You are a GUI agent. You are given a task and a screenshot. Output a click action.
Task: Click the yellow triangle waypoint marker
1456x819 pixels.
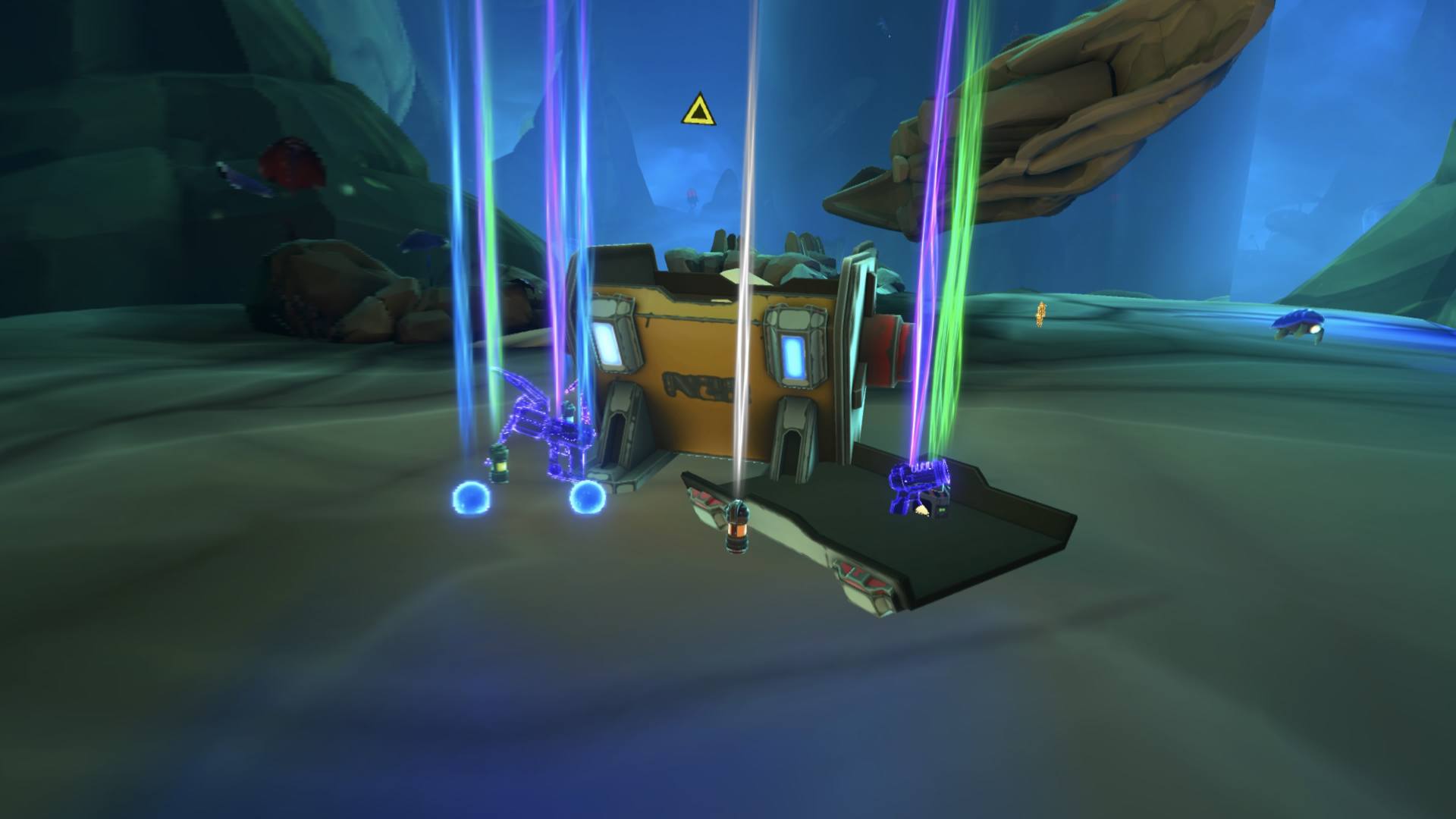pos(696,111)
